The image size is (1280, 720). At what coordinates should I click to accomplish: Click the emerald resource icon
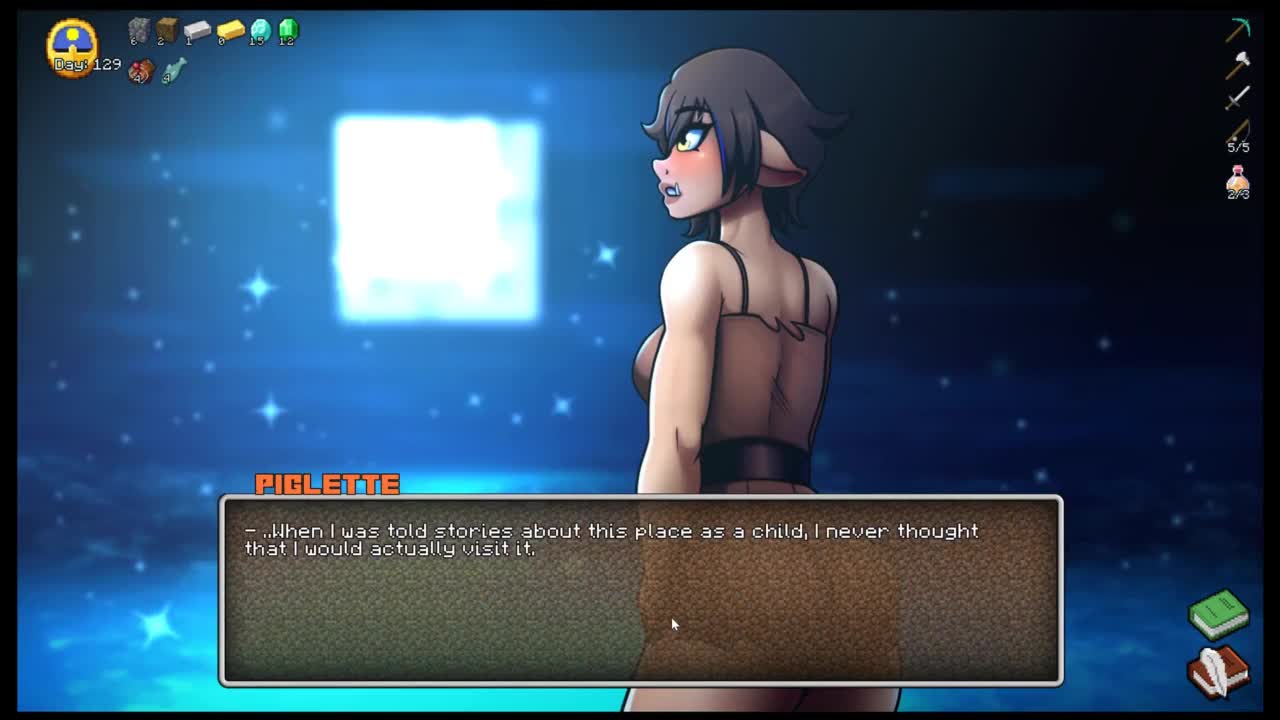288,31
